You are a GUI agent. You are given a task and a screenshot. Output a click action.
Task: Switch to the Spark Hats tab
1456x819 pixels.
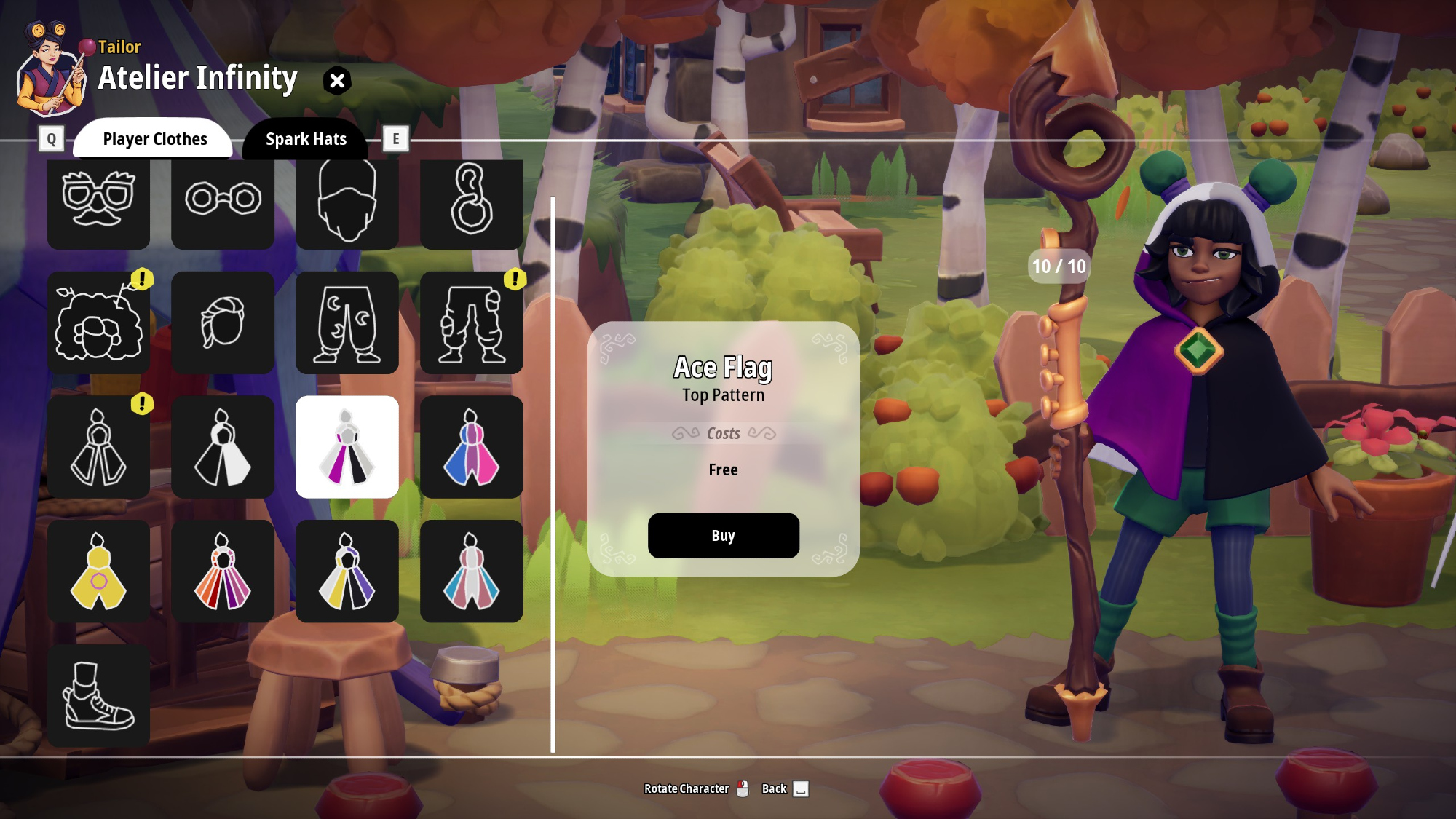(x=306, y=139)
